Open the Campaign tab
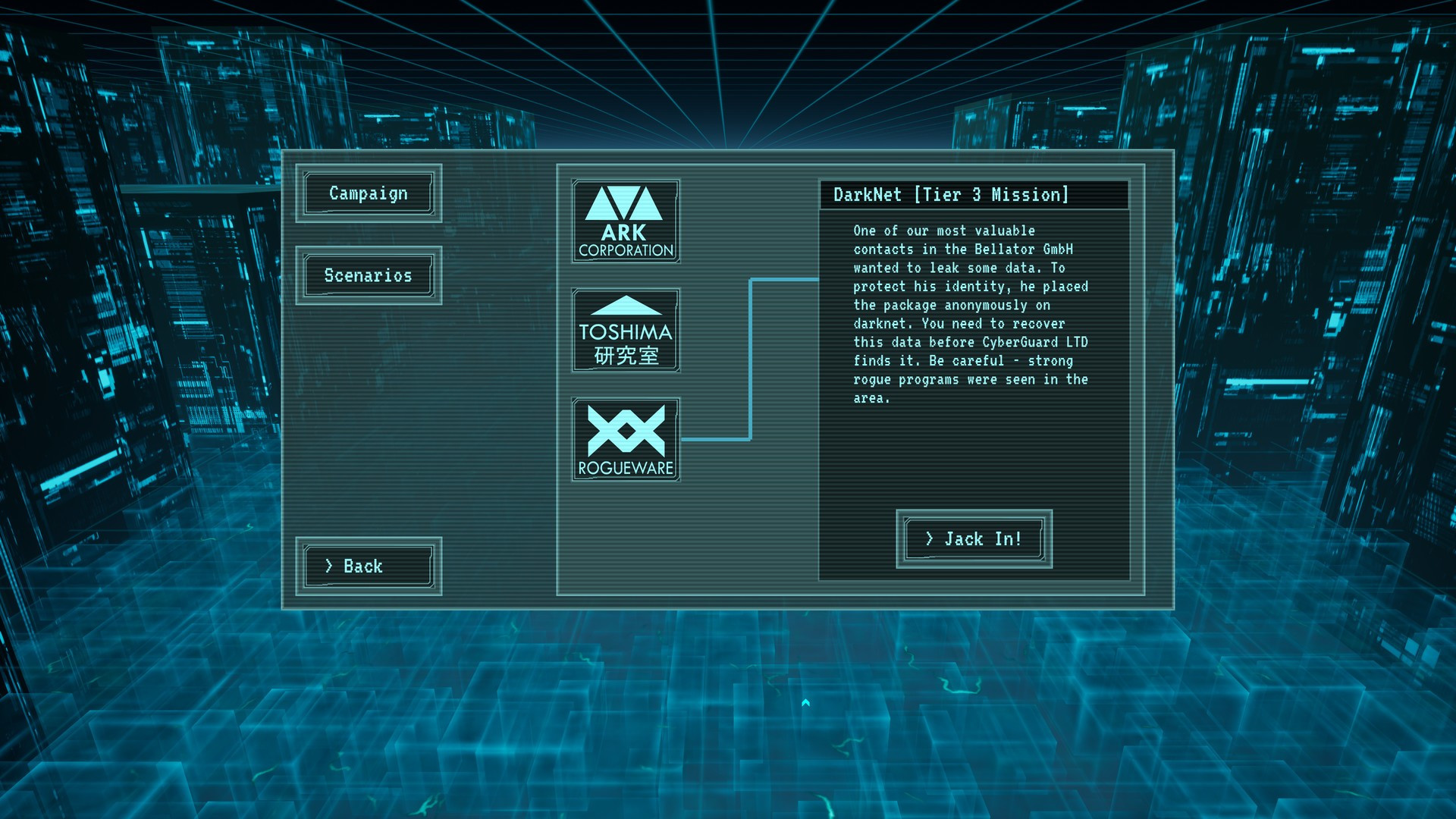This screenshot has width=1456, height=819. tap(368, 193)
